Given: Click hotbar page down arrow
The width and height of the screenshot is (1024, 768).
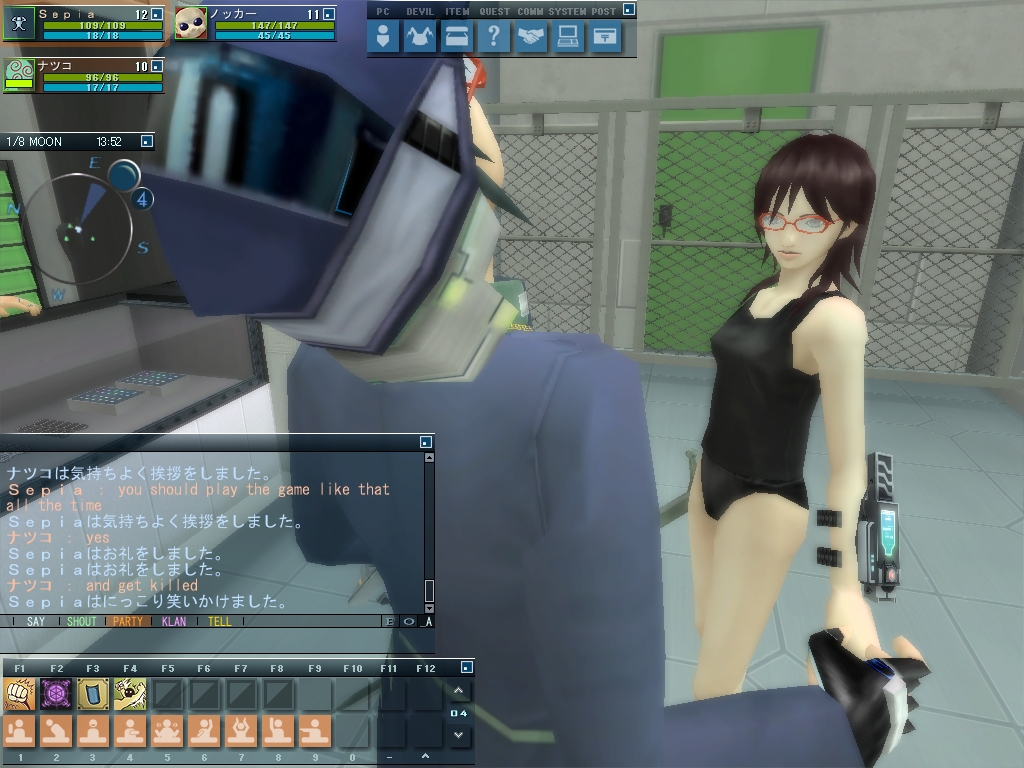Looking at the screenshot, I should (x=458, y=735).
